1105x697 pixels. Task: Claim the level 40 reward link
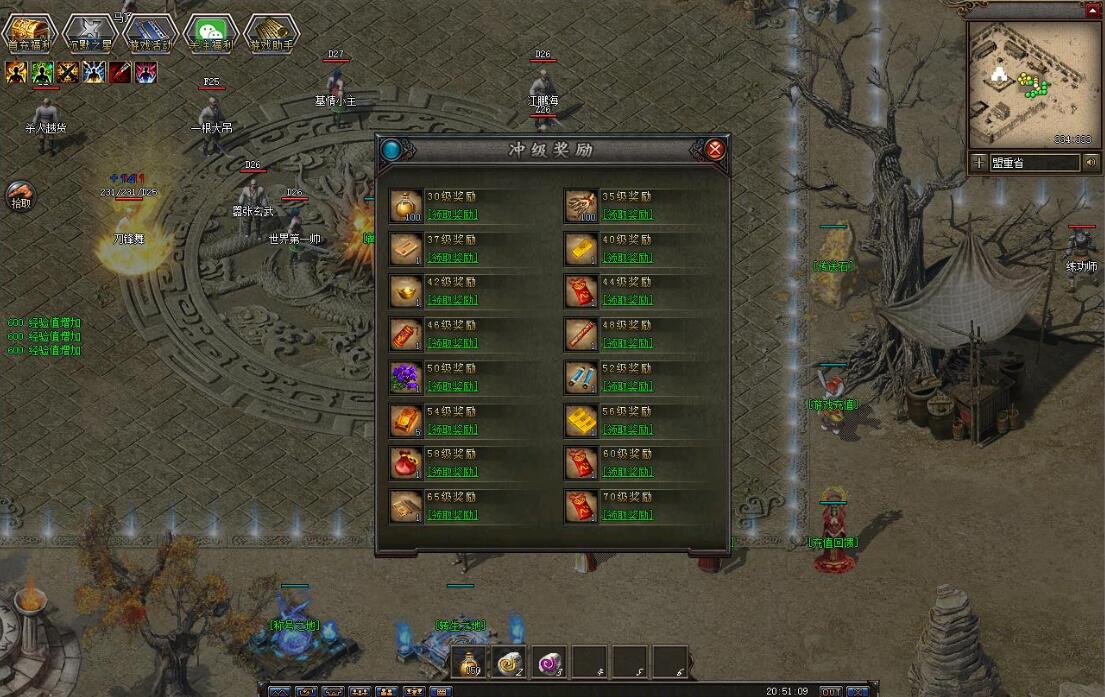click(627, 258)
